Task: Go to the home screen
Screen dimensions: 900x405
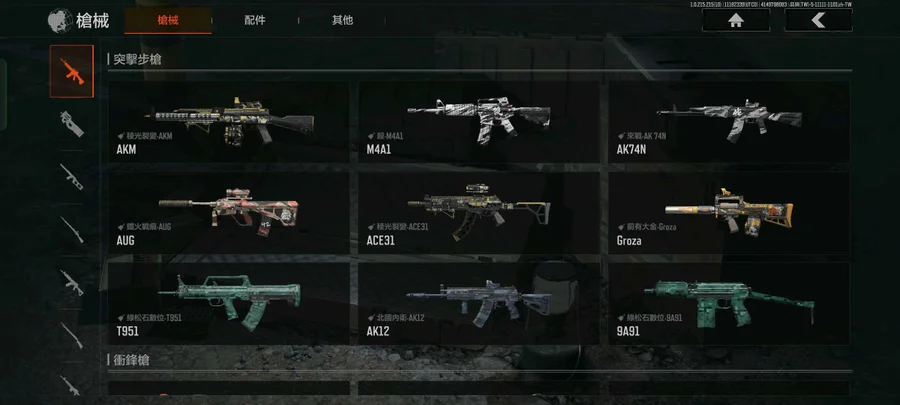Action: coord(735,20)
